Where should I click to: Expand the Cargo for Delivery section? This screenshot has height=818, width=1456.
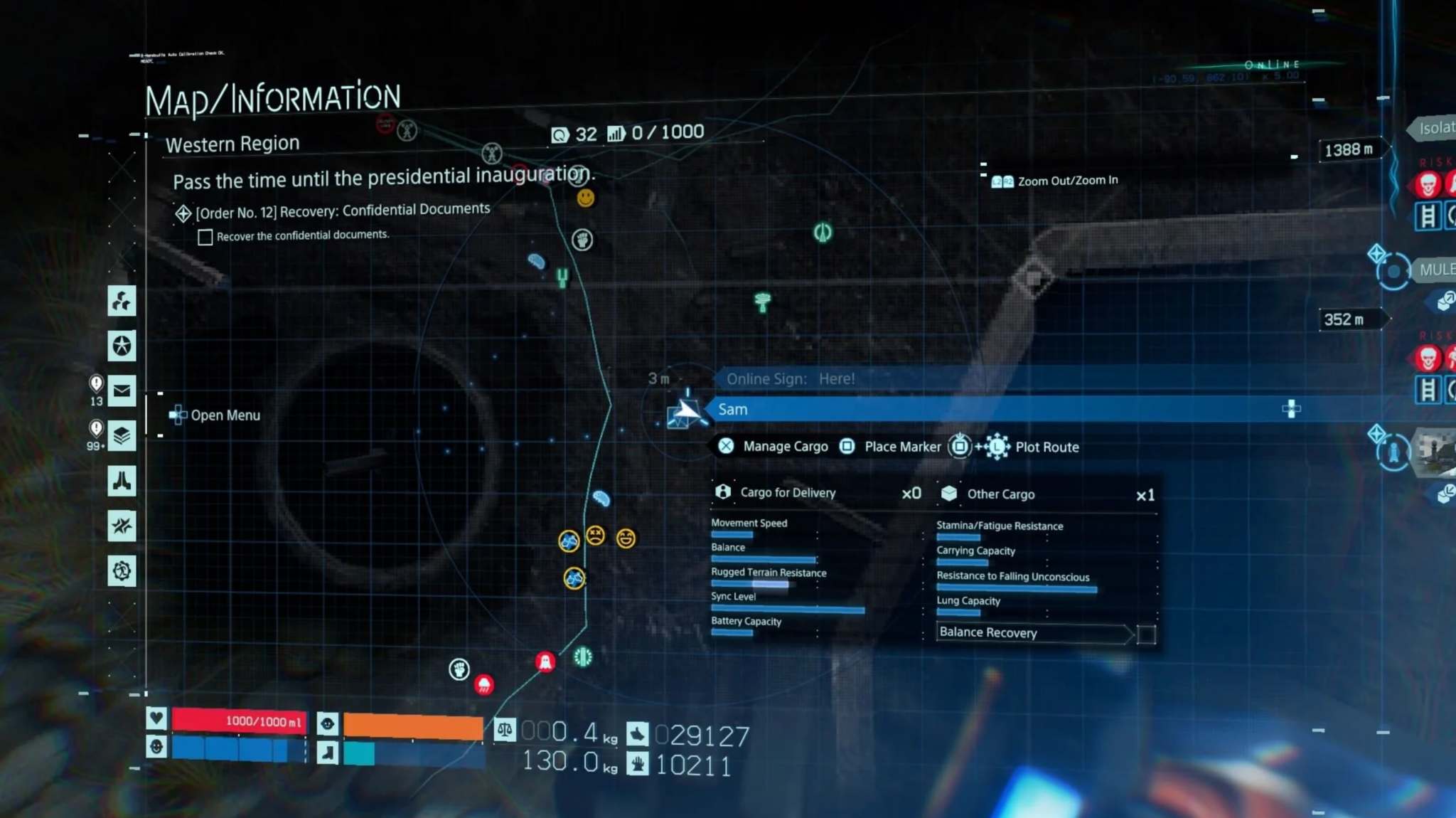[787, 492]
